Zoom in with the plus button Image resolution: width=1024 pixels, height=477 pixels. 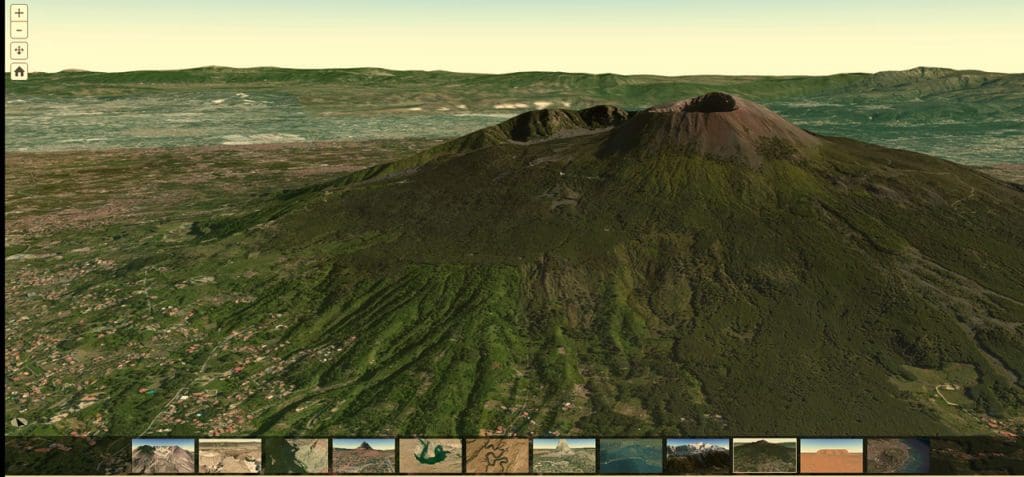[x=19, y=13]
